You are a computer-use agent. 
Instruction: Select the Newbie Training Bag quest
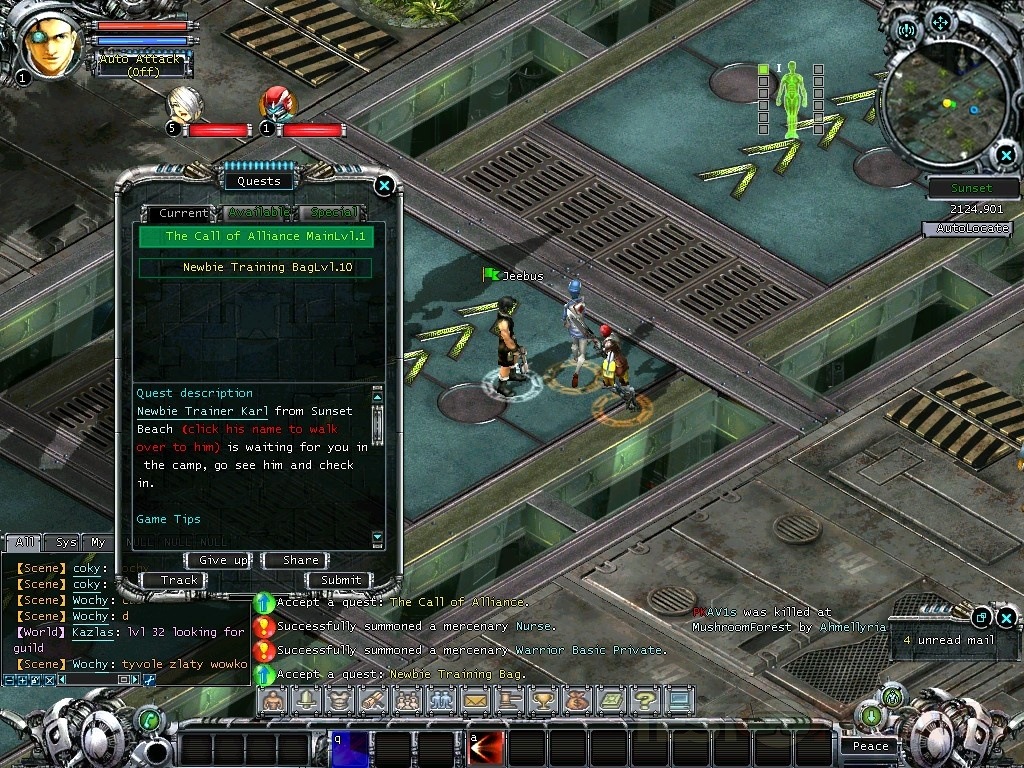point(255,268)
